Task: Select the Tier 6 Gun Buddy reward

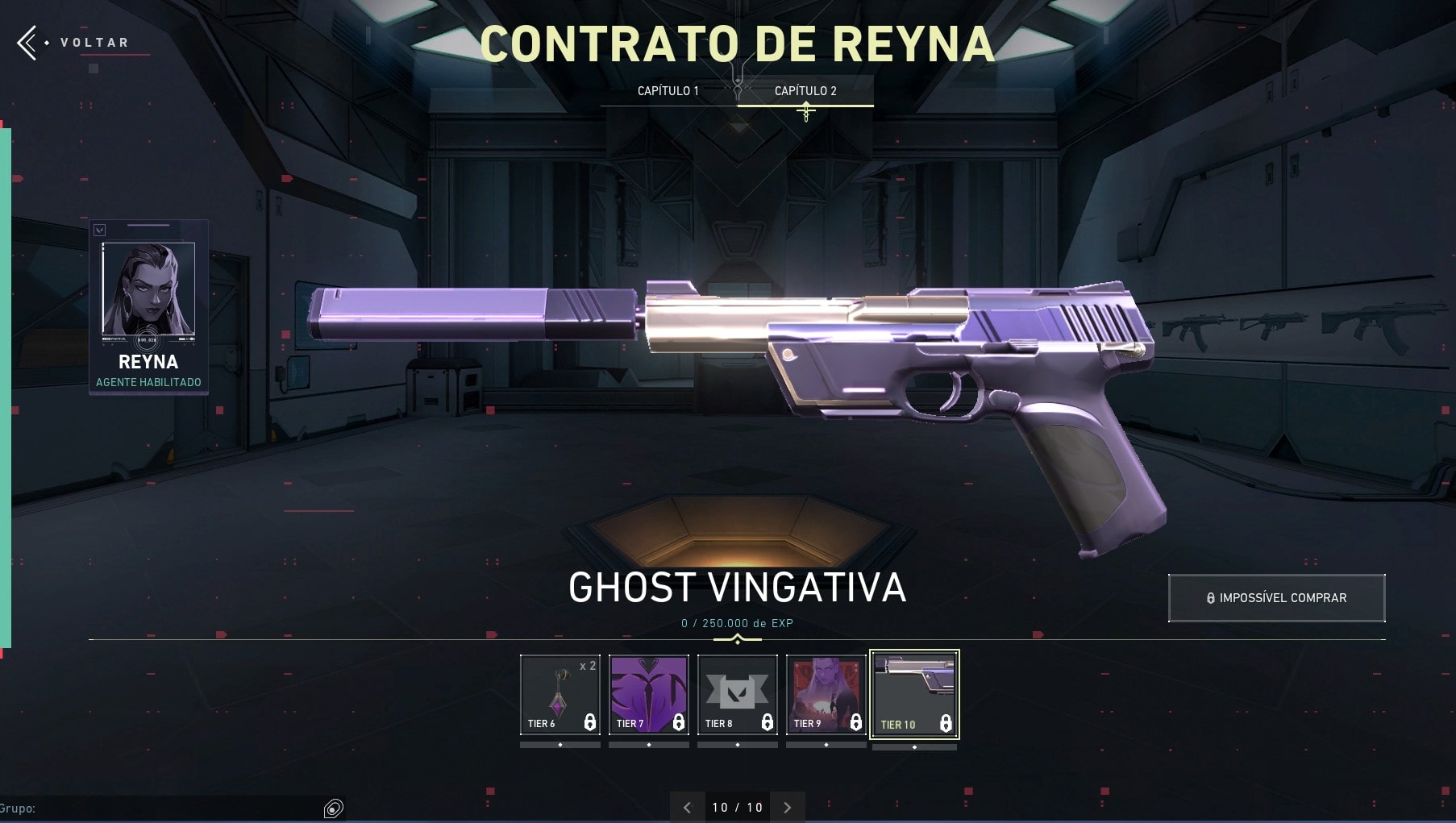Action: (560, 692)
